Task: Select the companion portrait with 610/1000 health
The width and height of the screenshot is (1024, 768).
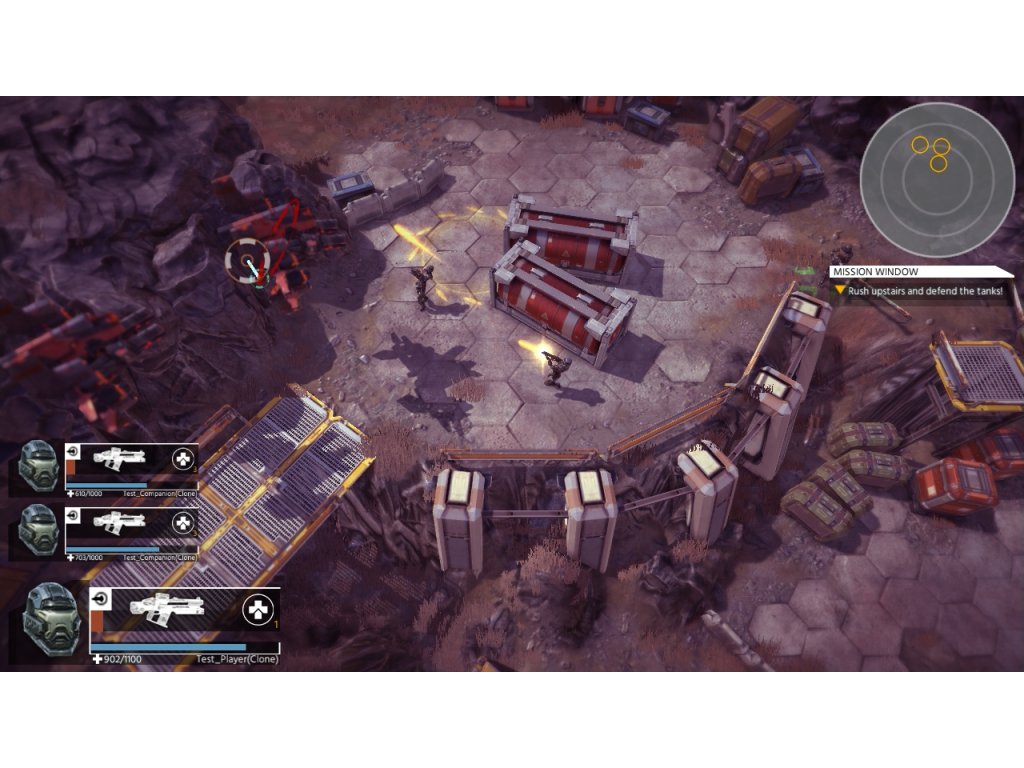Action: tap(39, 465)
